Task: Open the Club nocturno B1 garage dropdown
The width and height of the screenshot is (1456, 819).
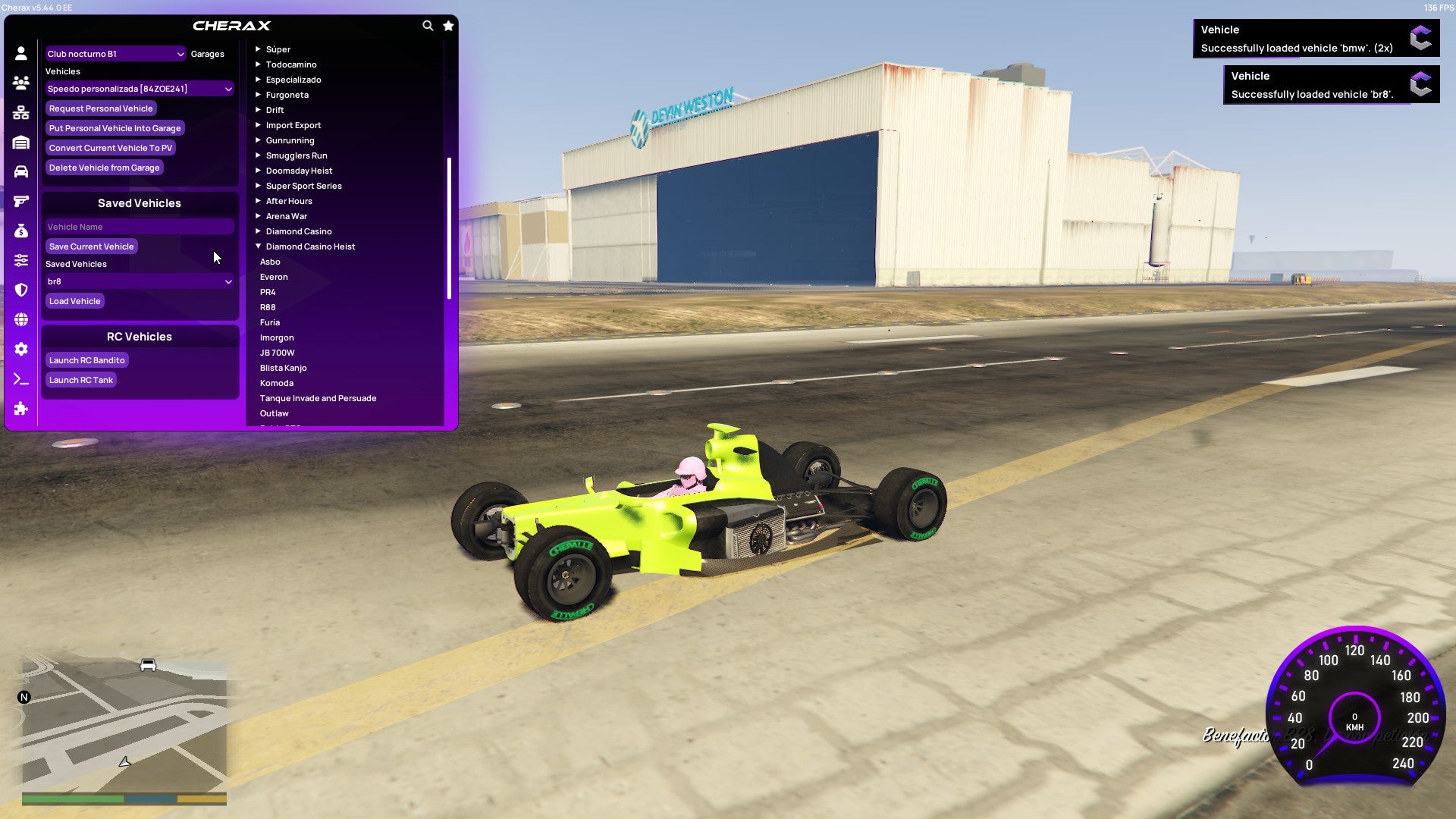Action: coord(116,54)
